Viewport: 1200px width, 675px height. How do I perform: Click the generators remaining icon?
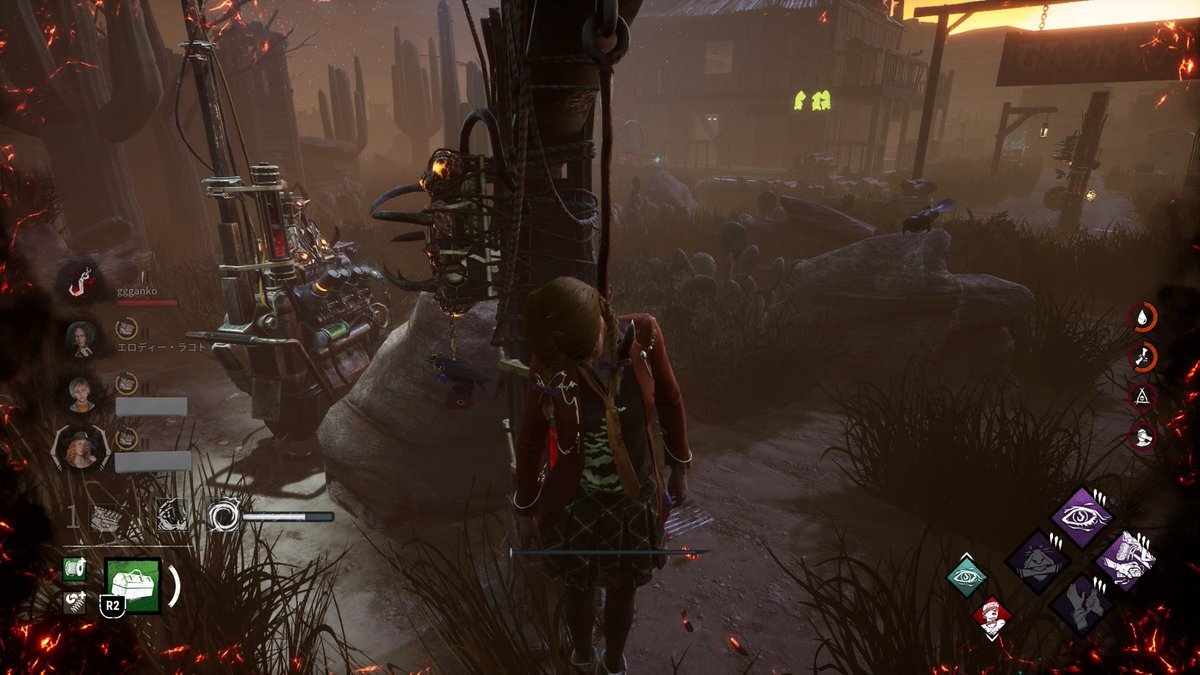tap(106, 517)
